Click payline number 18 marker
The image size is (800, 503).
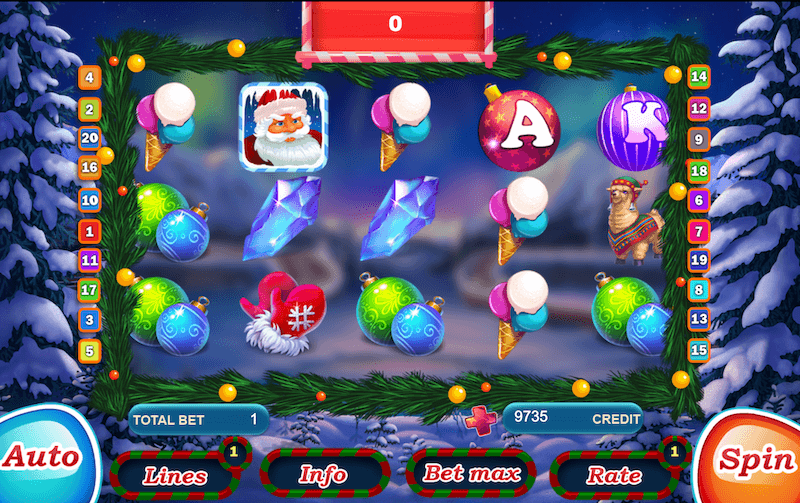click(699, 170)
